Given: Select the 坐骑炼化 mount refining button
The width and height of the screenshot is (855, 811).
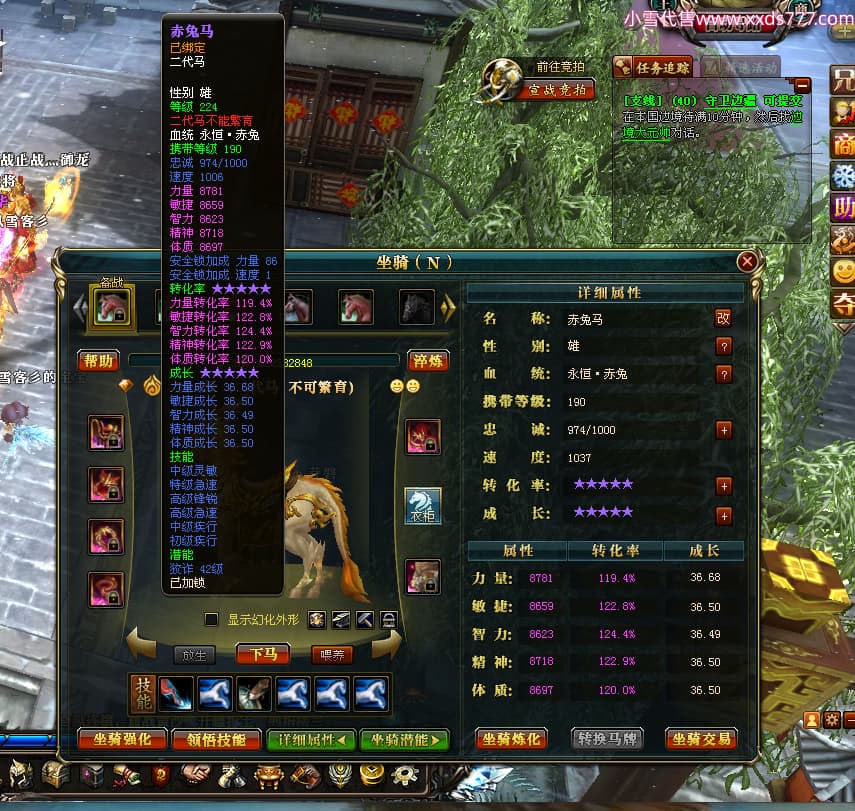Looking at the screenshot, I should tap(511, 740).
